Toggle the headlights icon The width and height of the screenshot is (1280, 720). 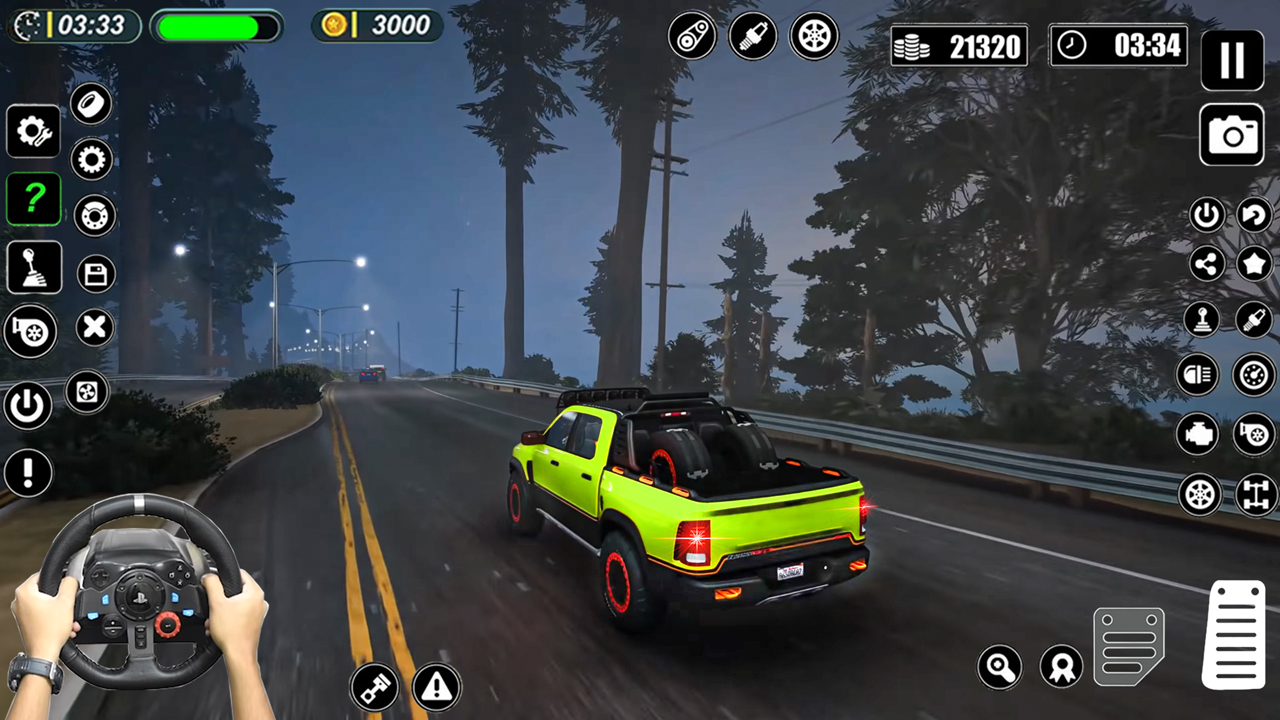(x=1197, y=374)
